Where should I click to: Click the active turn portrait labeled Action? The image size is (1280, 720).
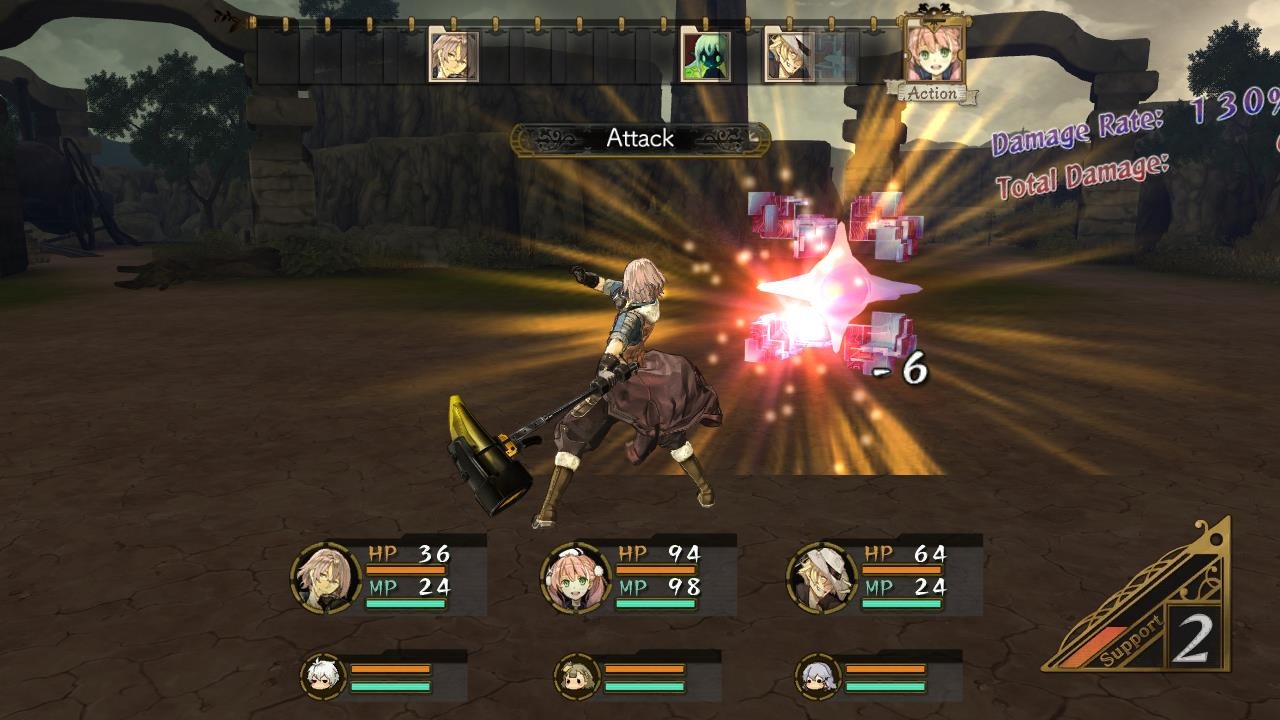click(933, 54)
